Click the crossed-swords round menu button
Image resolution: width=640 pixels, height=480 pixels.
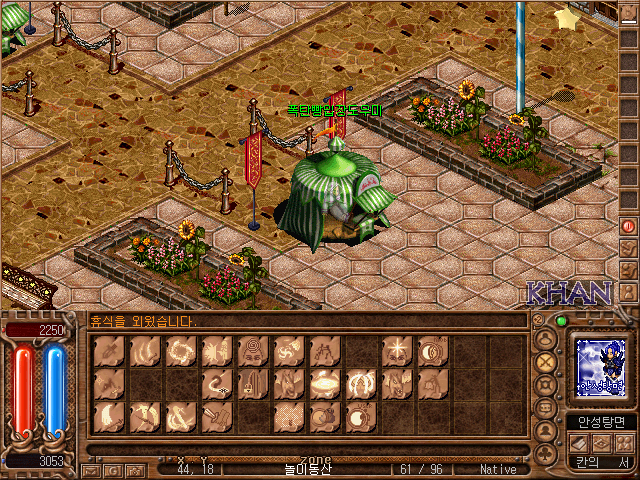(546, 361)
